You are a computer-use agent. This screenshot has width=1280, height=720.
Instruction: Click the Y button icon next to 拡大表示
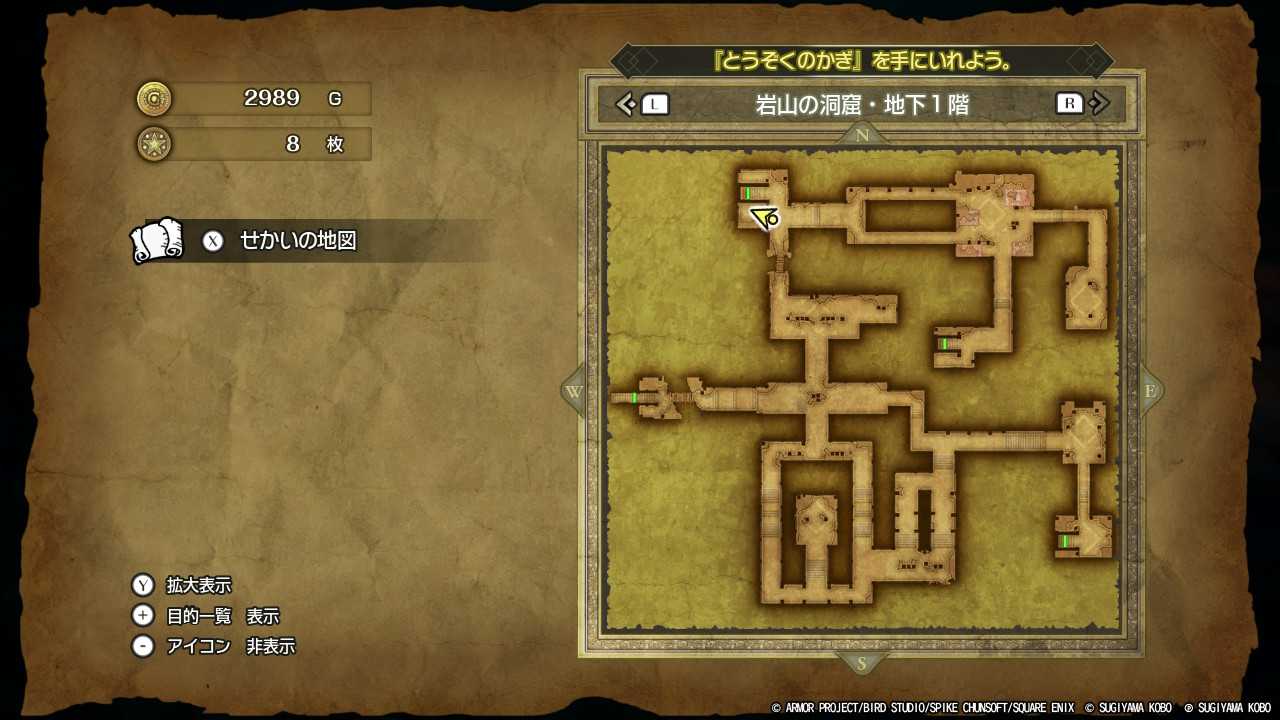click(x=144, y=584)
